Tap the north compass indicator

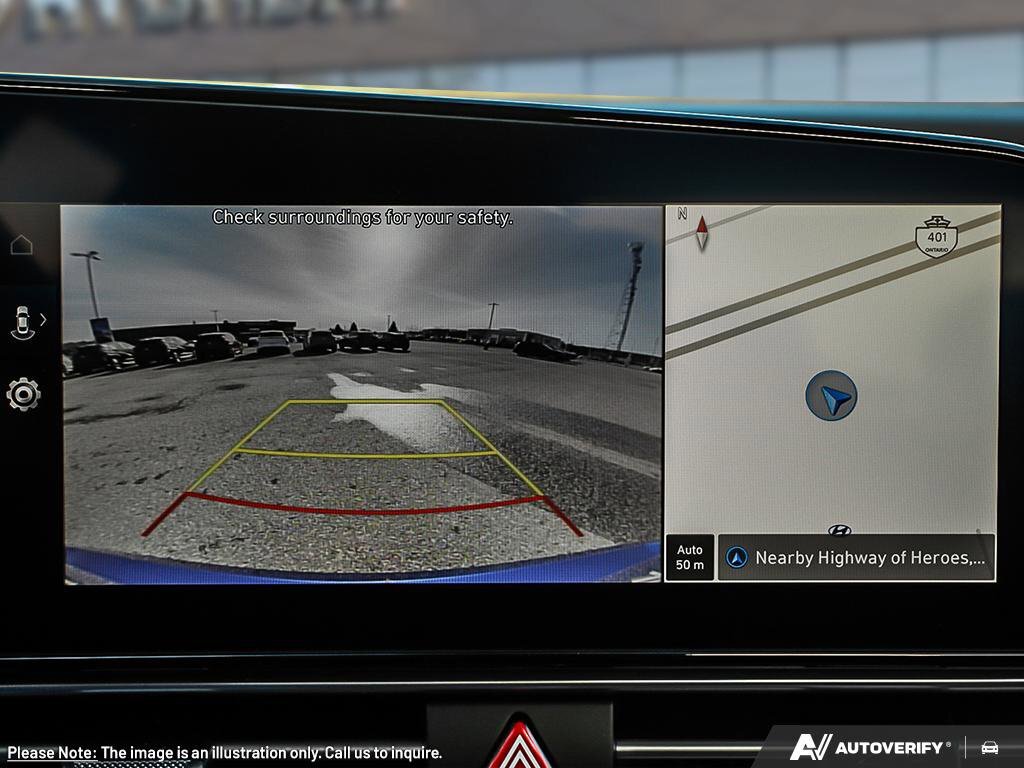tap(700, 231)
